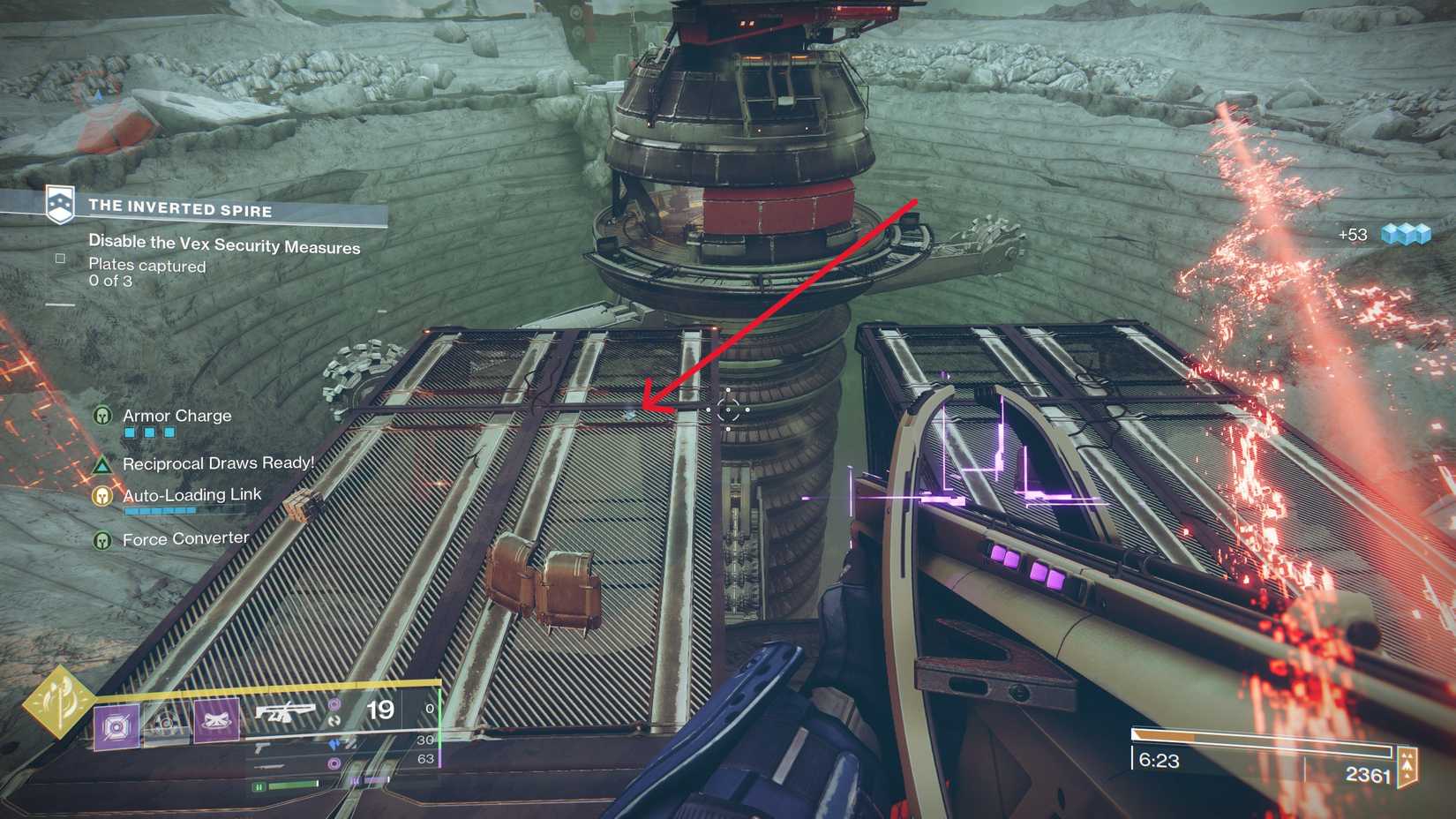Click the sidearm weapon silhouette icon
This screenshot has height=819, width=1456.
click(263, 748)
